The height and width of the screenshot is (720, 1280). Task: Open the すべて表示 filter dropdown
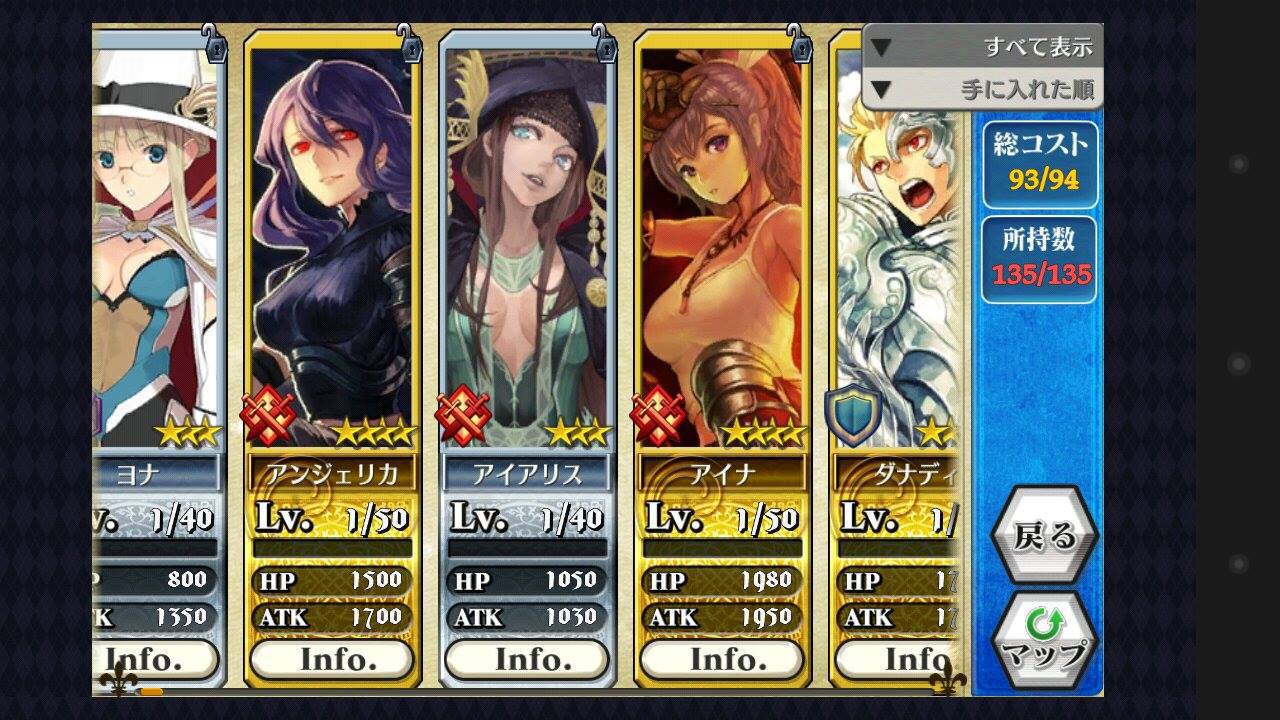[982, 47]
